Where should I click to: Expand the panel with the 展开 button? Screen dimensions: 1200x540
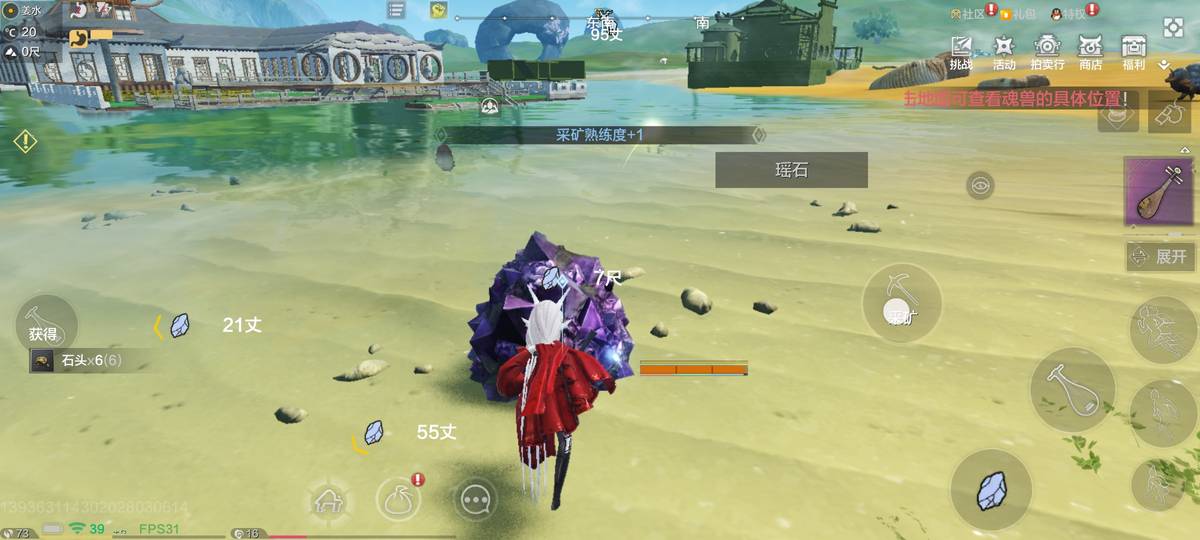pyautogui.click(x=1160, y=256)
